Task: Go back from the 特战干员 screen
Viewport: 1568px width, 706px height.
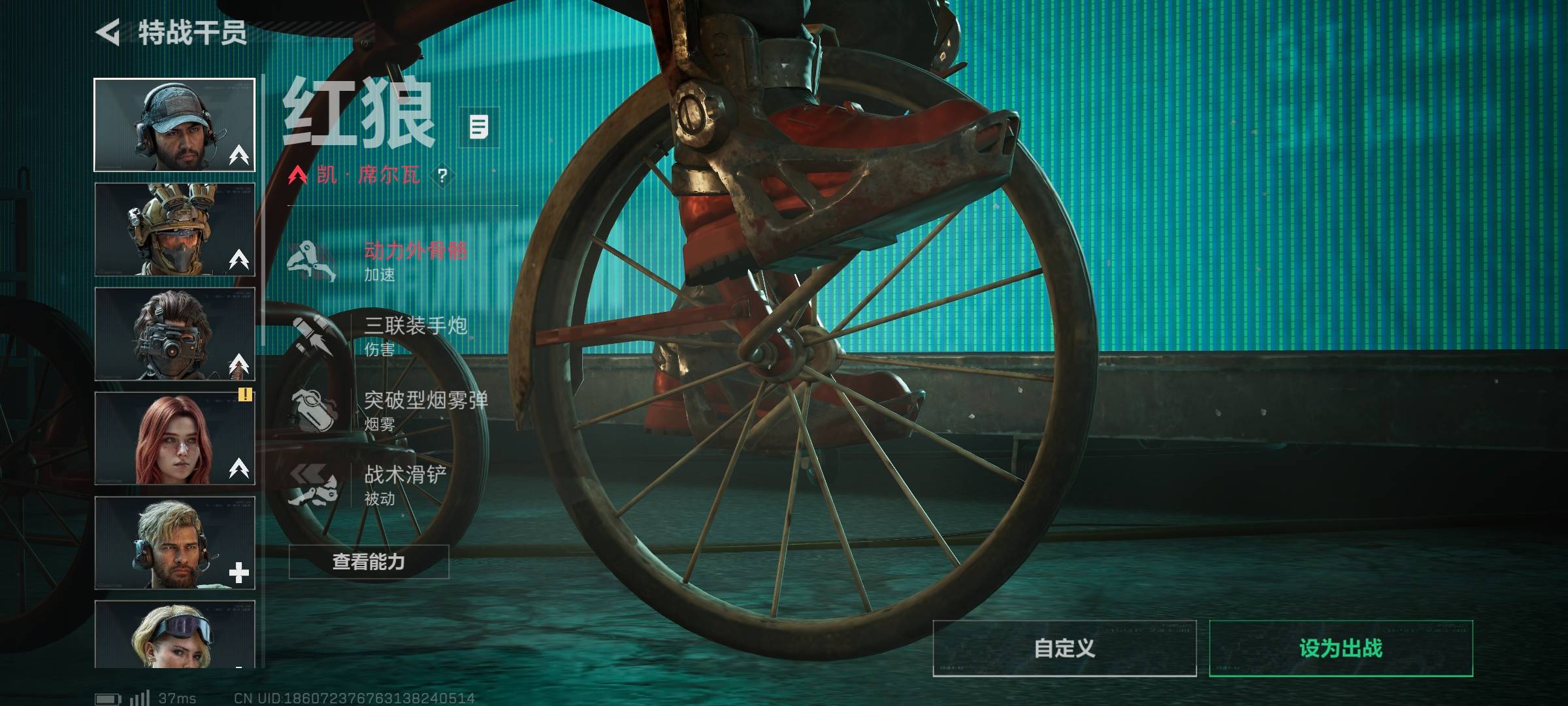Action: pyautogui.click(x=108, y=33)
